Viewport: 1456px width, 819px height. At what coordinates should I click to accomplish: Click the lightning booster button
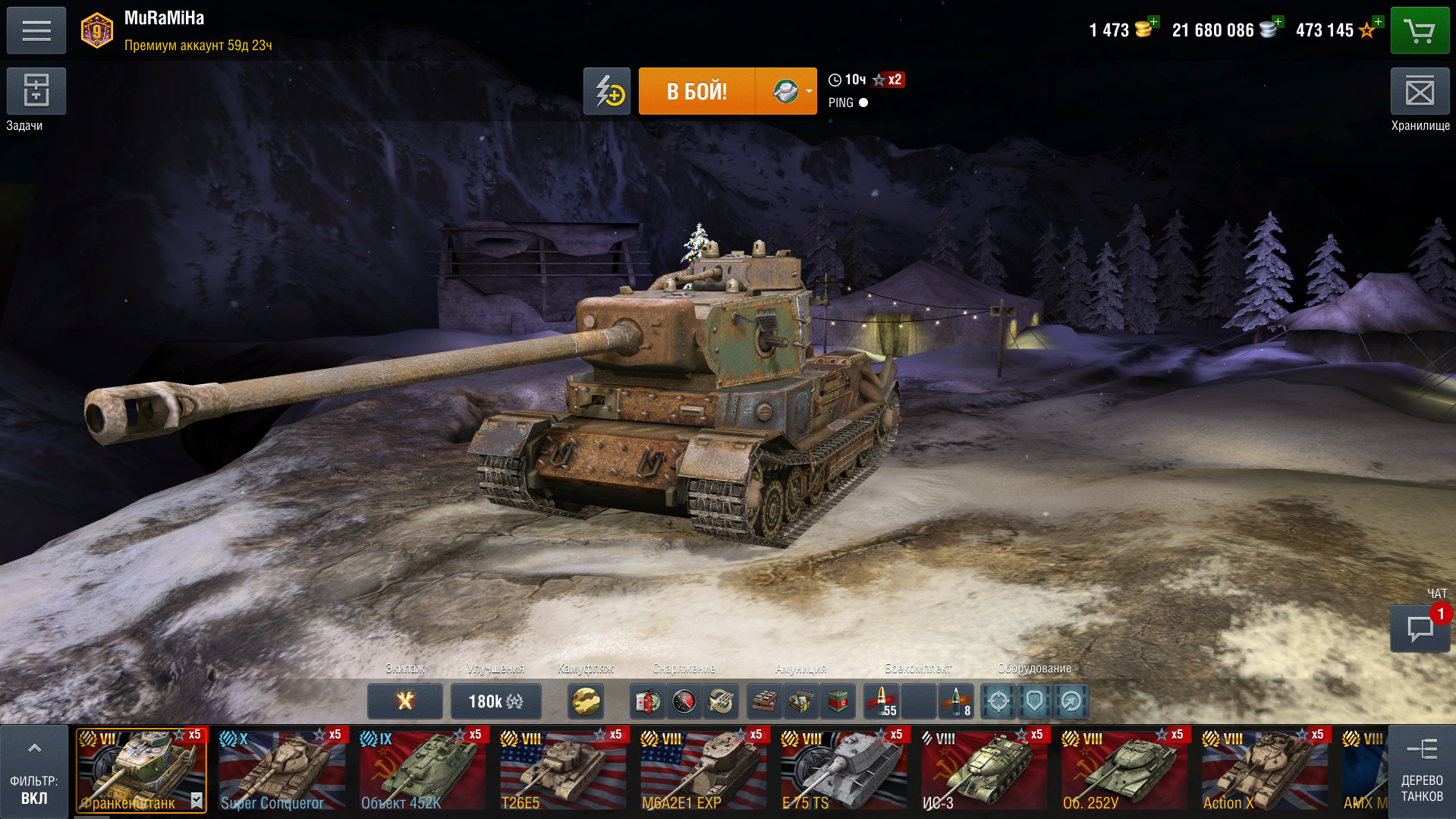[607, 91]
